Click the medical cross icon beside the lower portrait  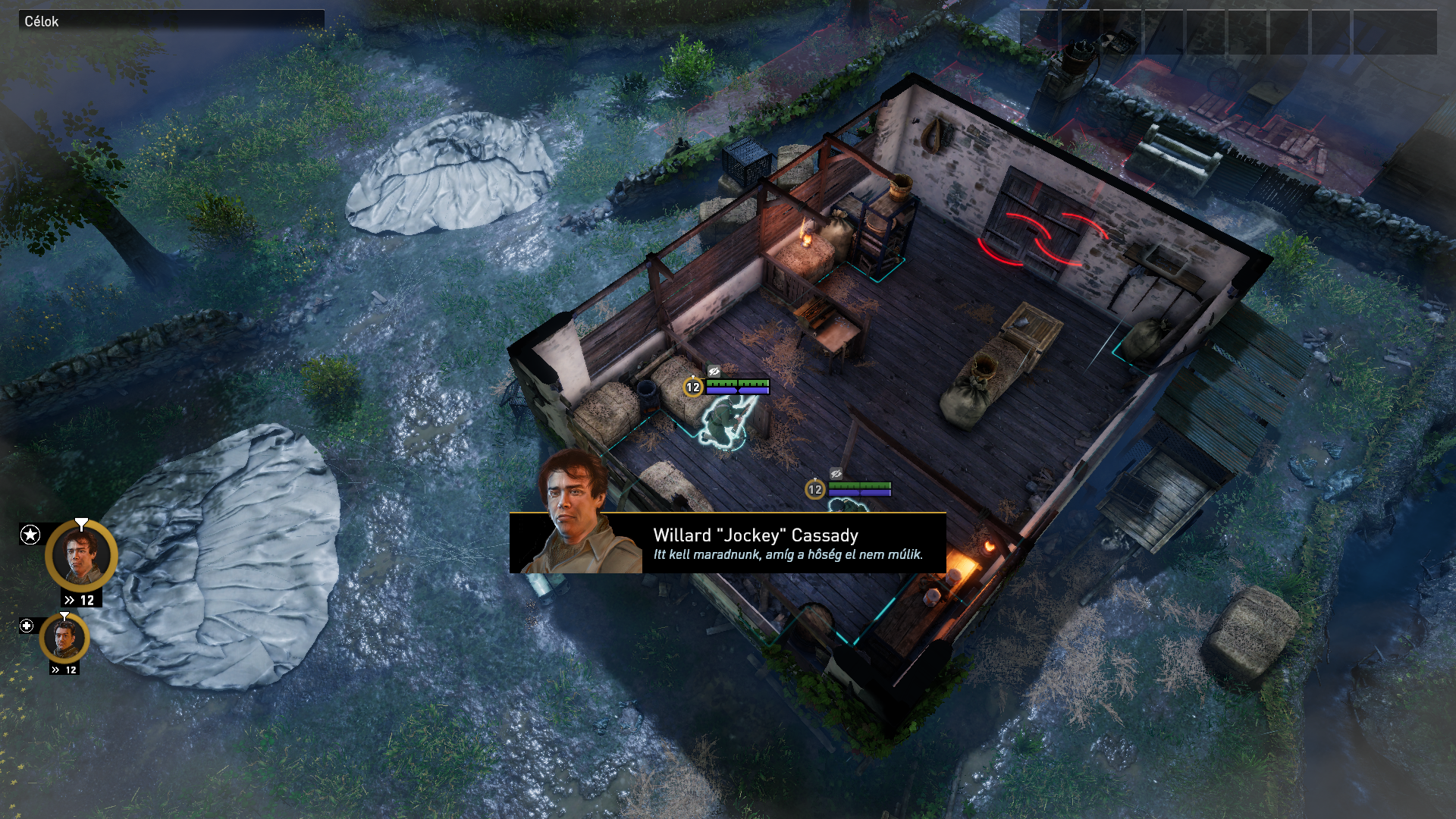[27, 626]
